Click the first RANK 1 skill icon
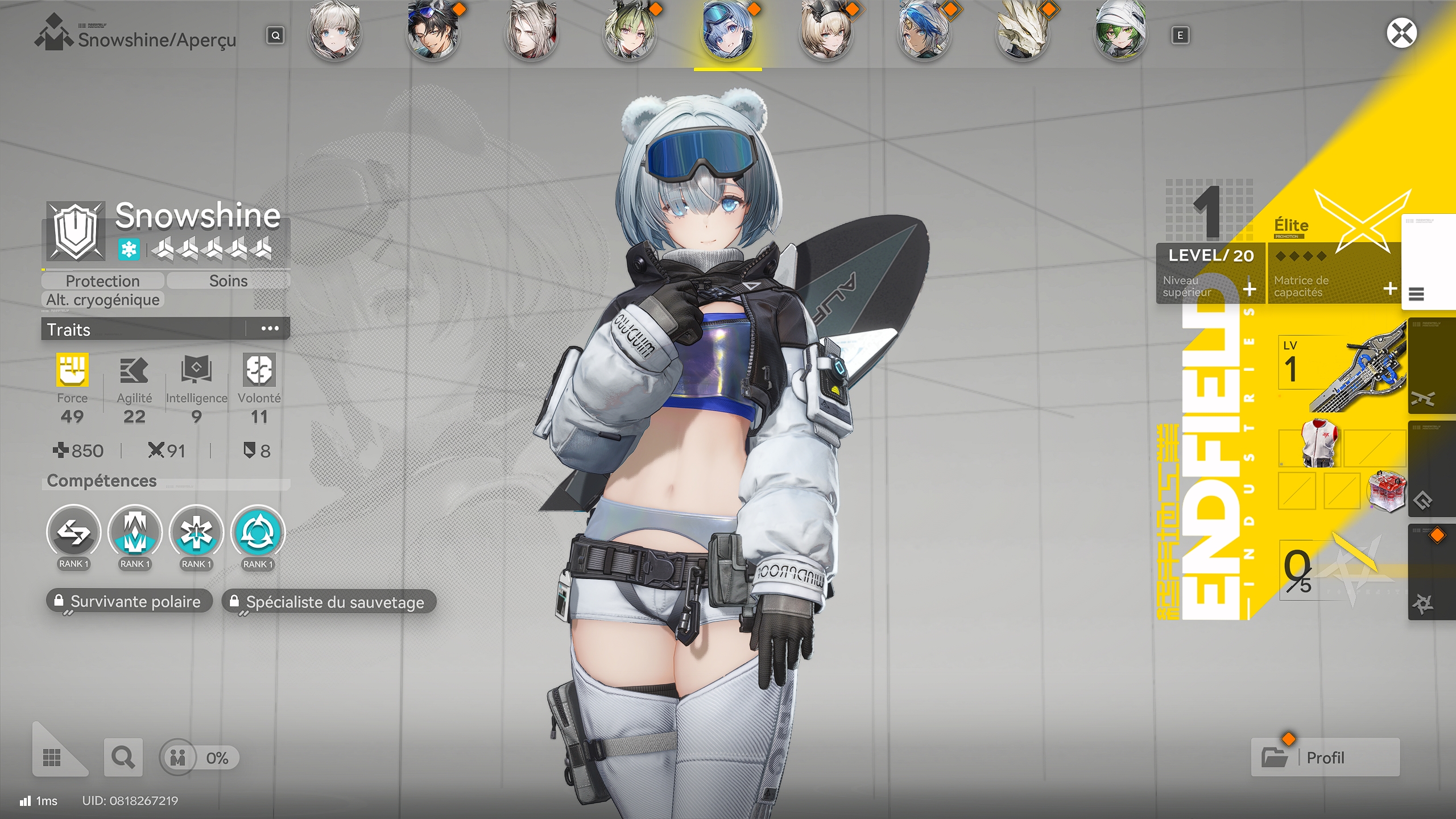 pos(73,533)
